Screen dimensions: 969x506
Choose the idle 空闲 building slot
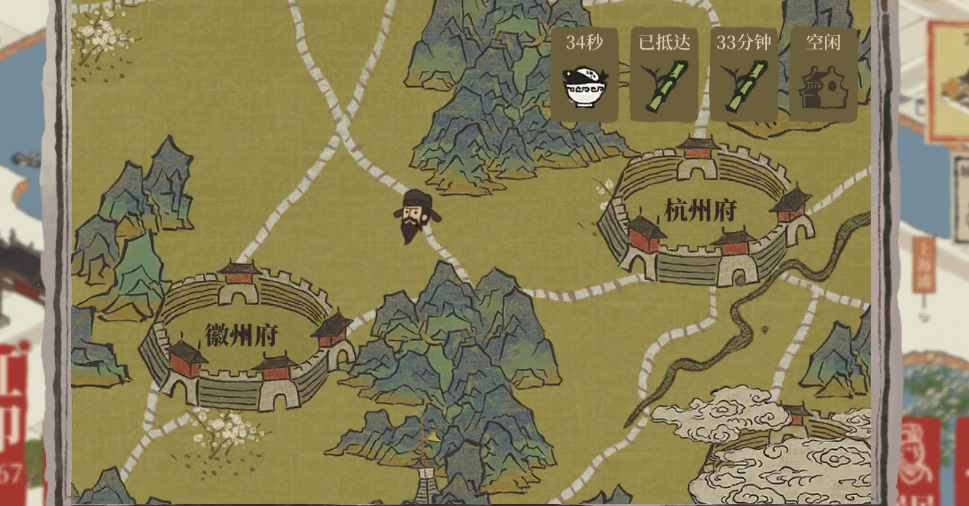pyautogui.click(x=824, y=75)
